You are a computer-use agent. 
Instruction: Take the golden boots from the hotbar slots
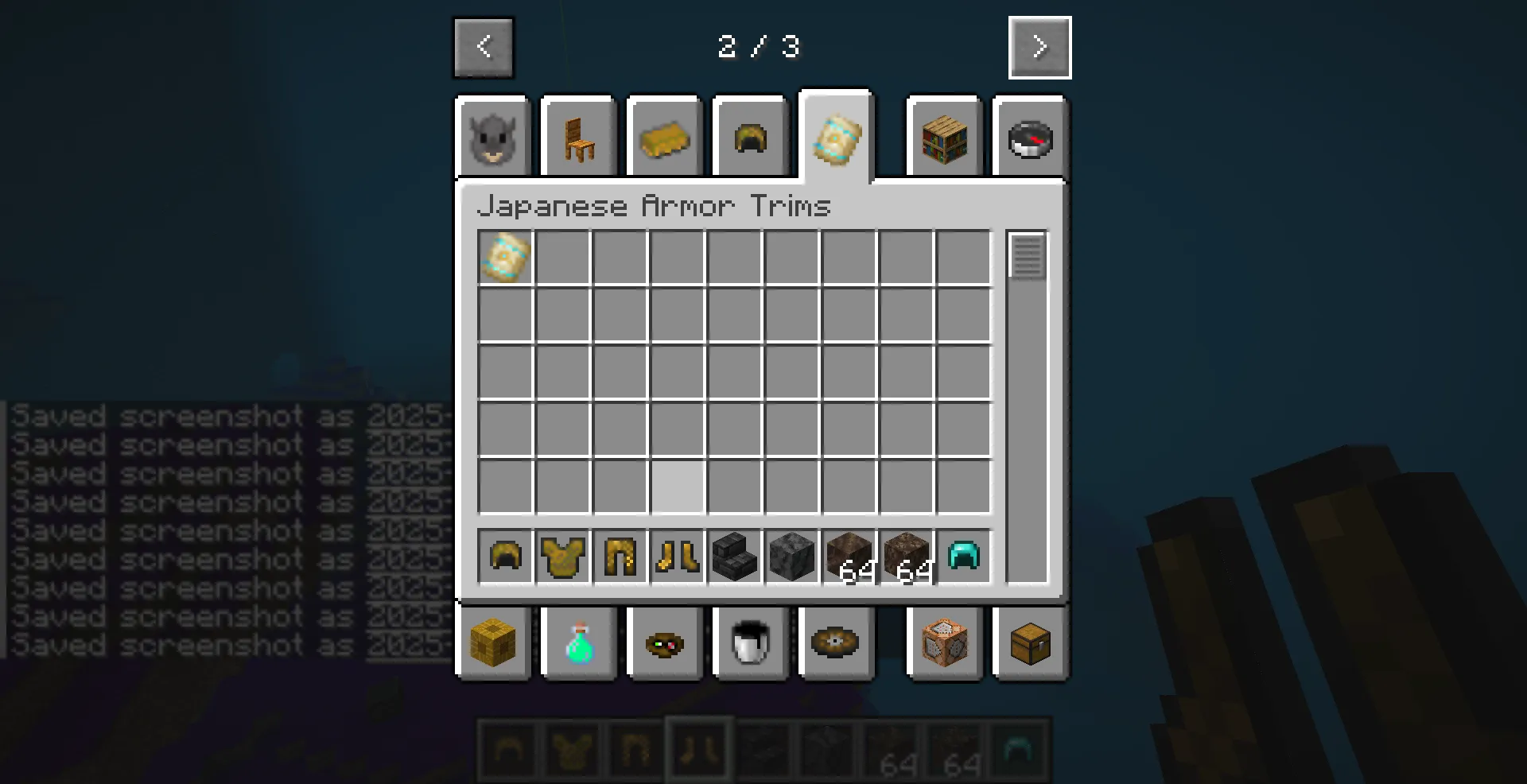tap(677, 557)
